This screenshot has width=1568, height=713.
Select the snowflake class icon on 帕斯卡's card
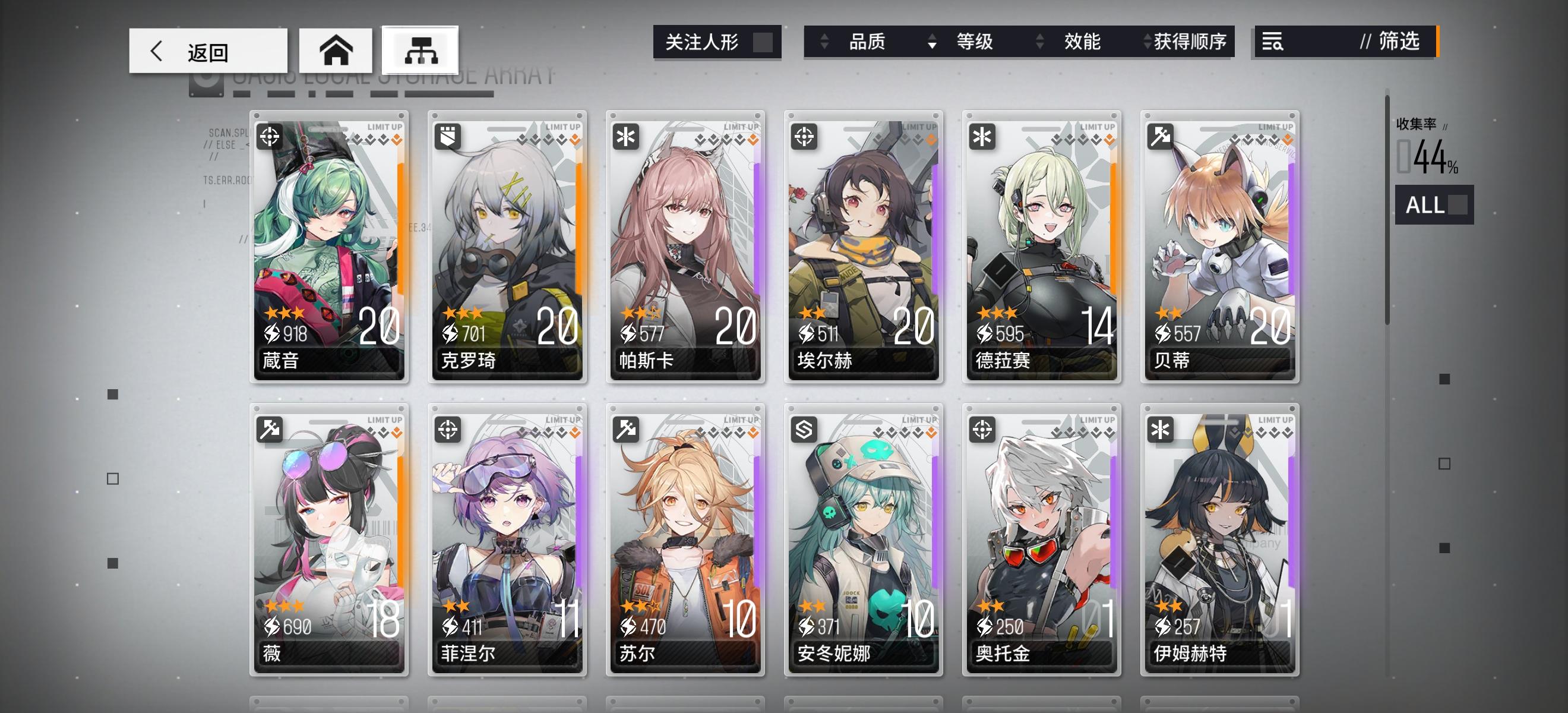click(625, 138)
